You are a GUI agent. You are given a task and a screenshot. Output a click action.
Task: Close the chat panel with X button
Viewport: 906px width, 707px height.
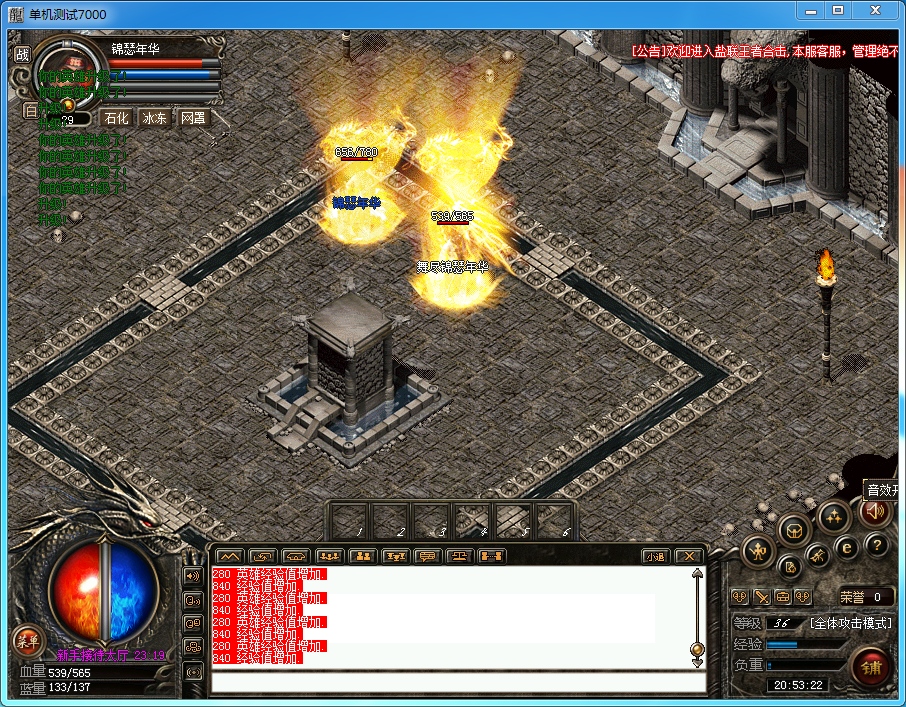688,556
